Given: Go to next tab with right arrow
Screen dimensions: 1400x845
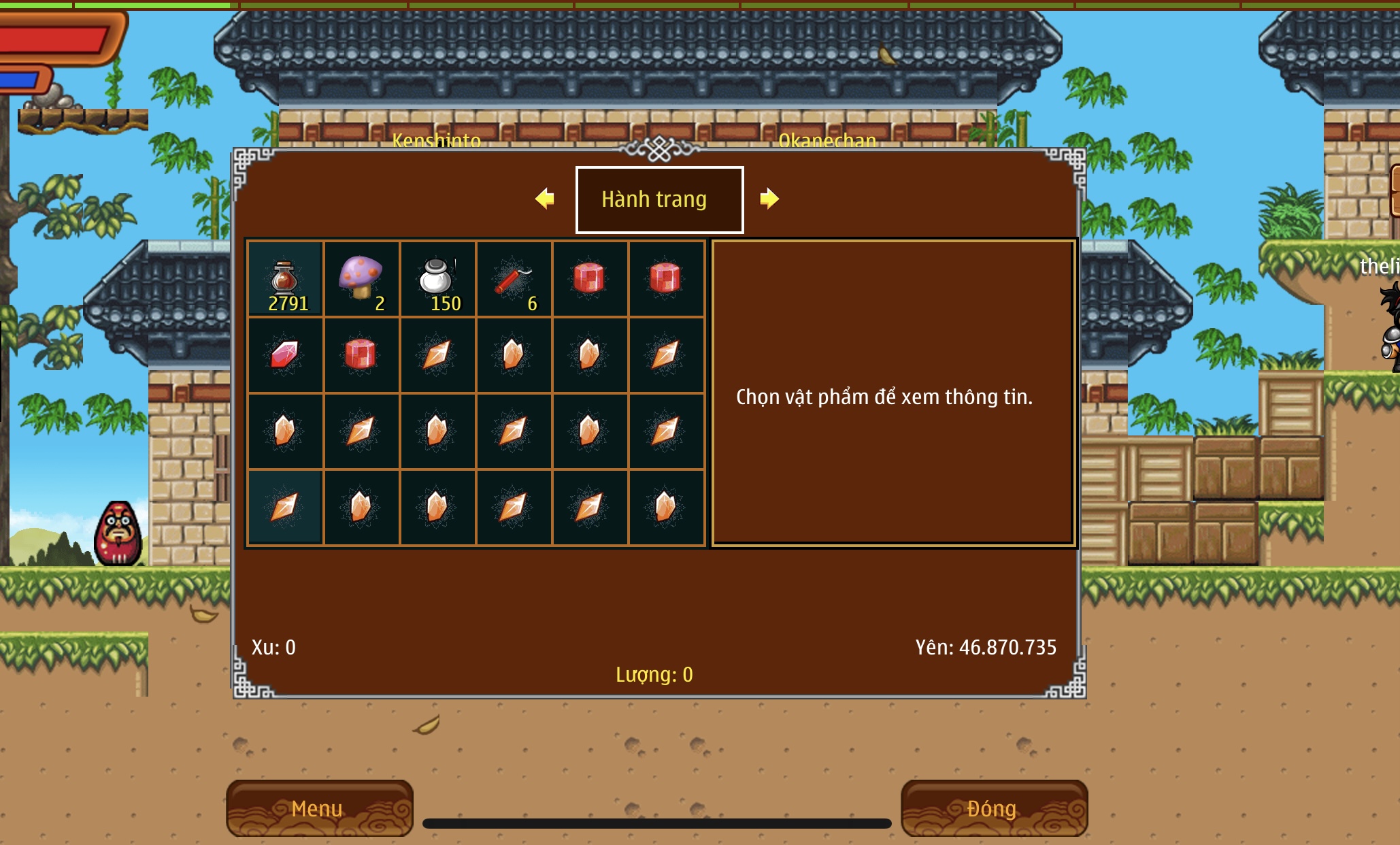Looking at the screenshot, I should [769, 199].
